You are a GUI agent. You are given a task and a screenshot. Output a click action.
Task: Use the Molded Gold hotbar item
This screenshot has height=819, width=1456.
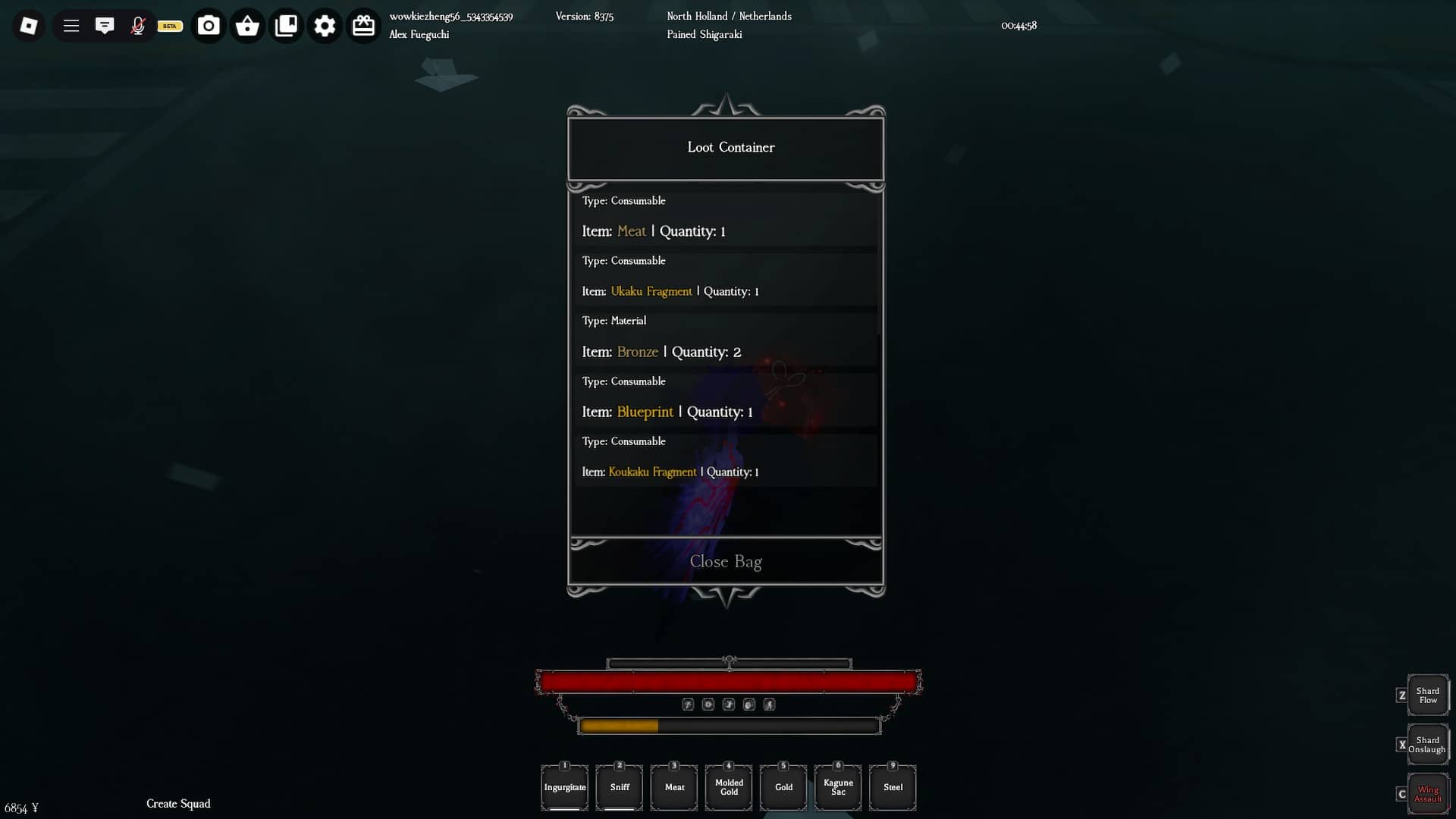pyautogui.click(x=728, y=787)
